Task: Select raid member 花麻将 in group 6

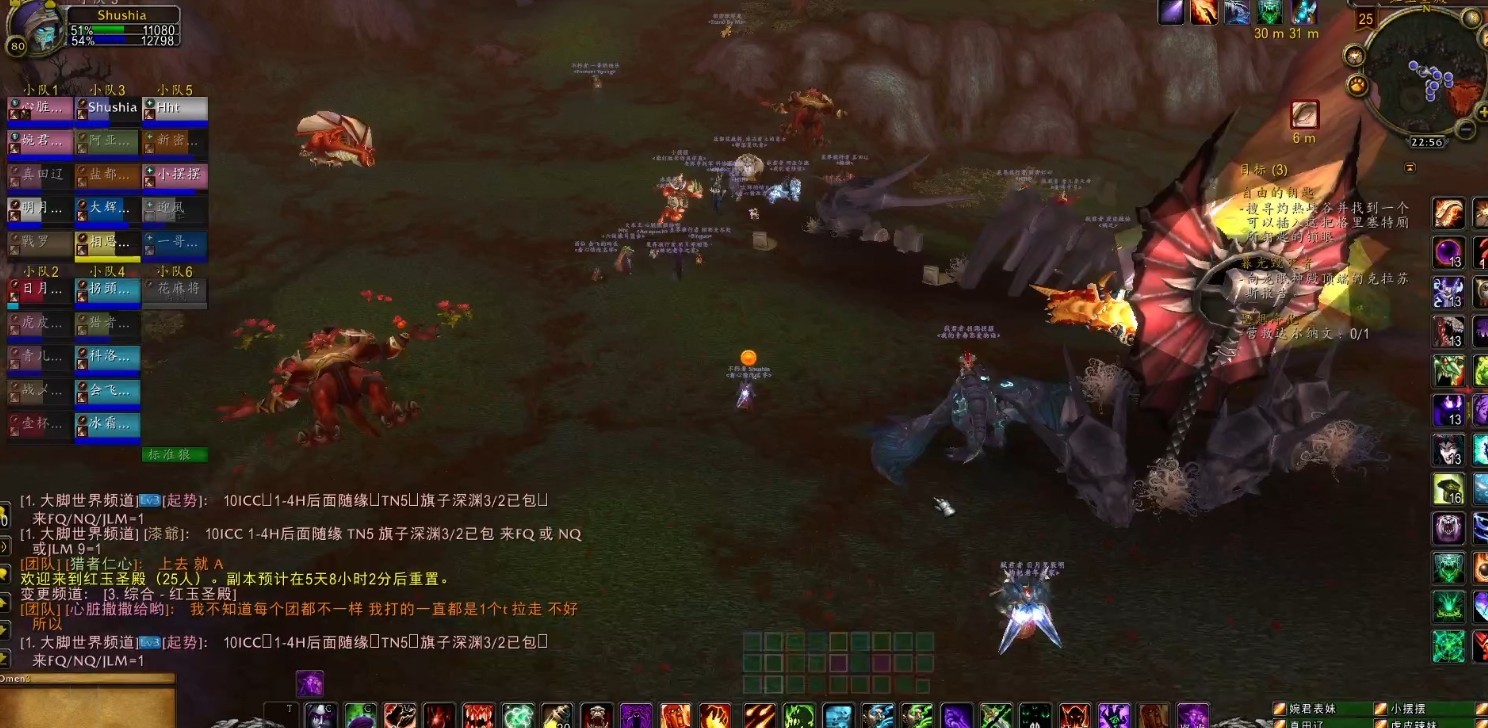Action: click(x=175, y=289)
